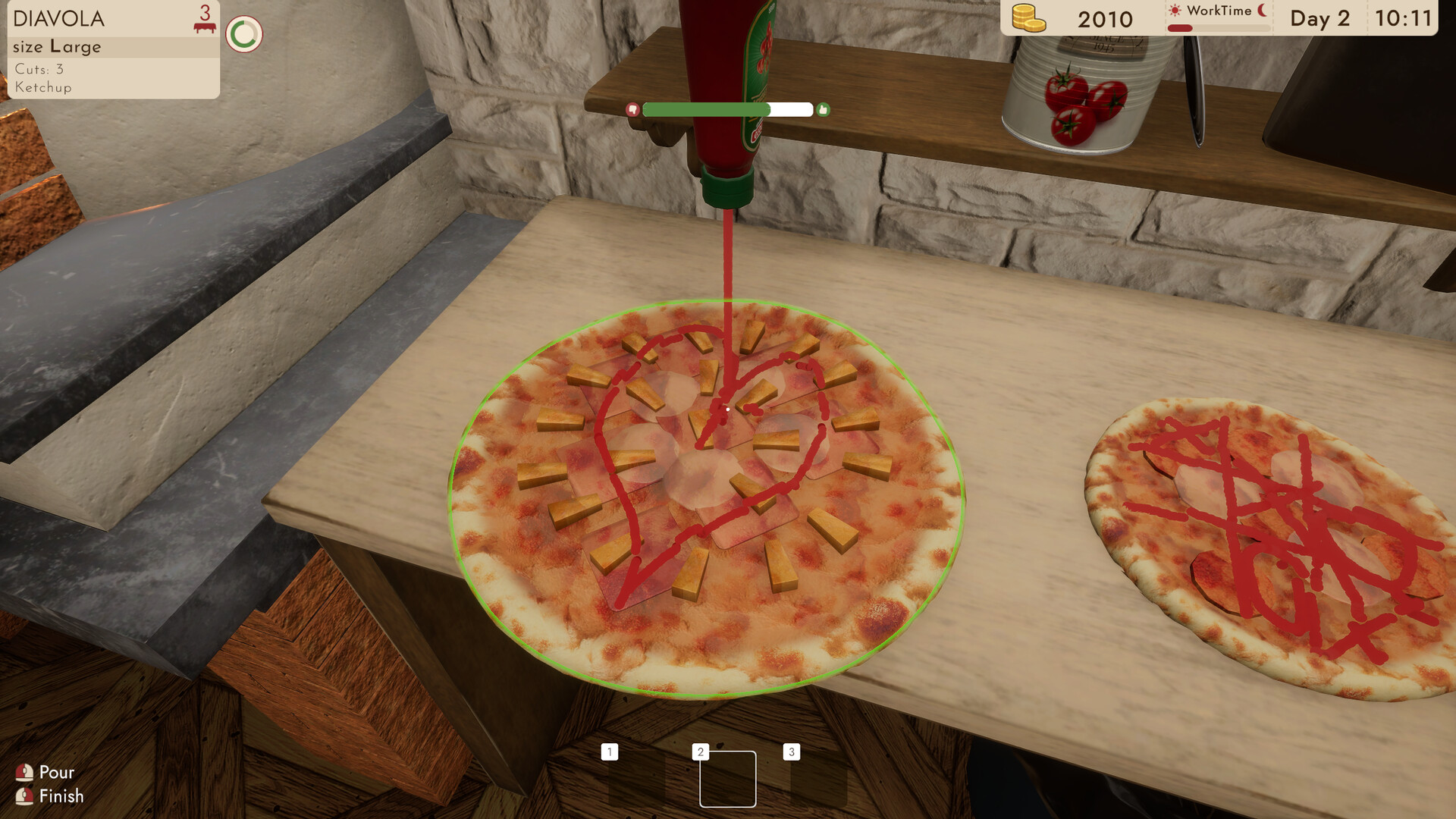Image resolution: width=1456 pixels, height=819 pixels.
Task: Click the Finish action label
Action: click(x=63, y=796)
